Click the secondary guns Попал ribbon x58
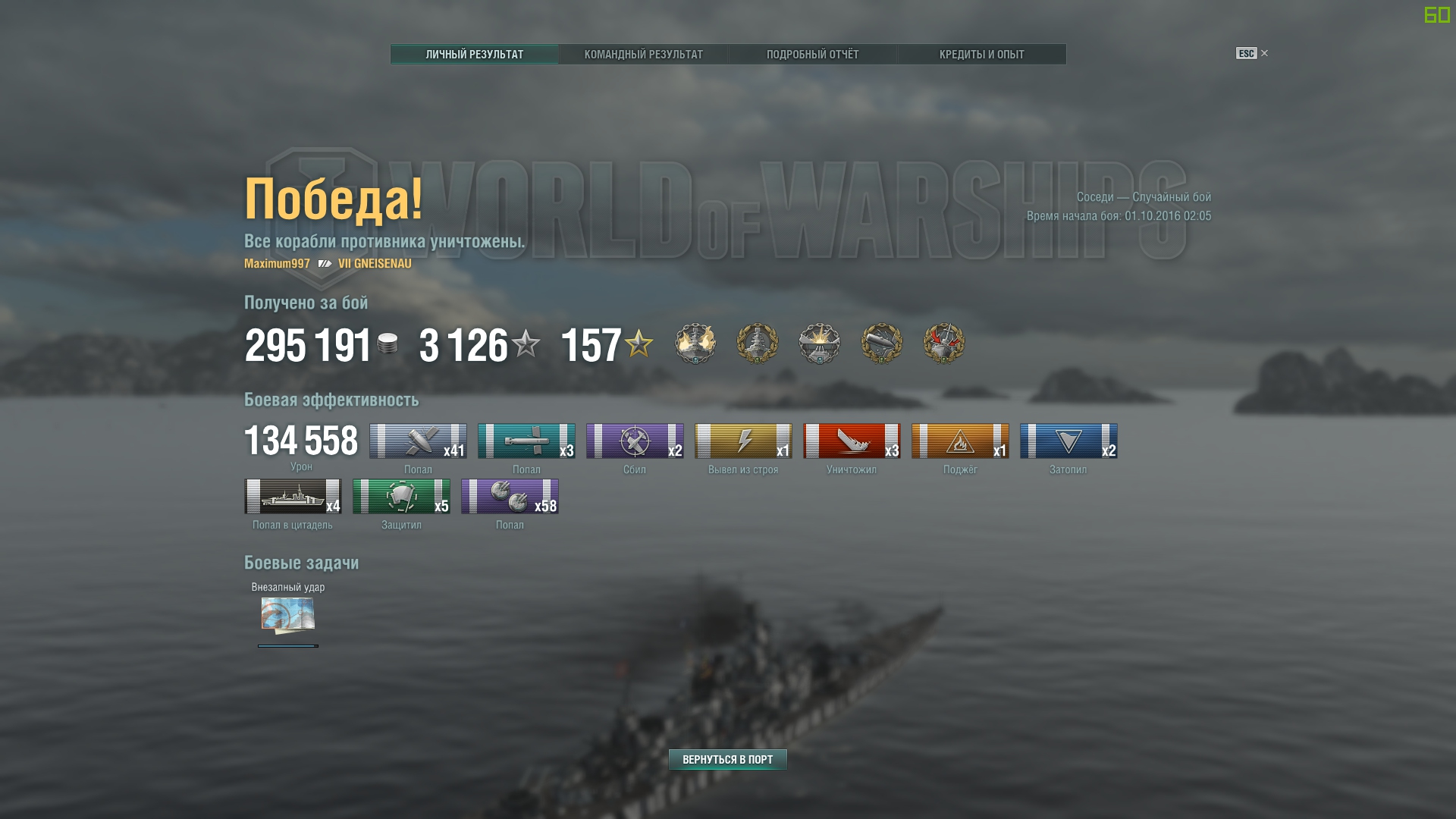Viewport: 1456px width, 819px height. coord(510,496)
